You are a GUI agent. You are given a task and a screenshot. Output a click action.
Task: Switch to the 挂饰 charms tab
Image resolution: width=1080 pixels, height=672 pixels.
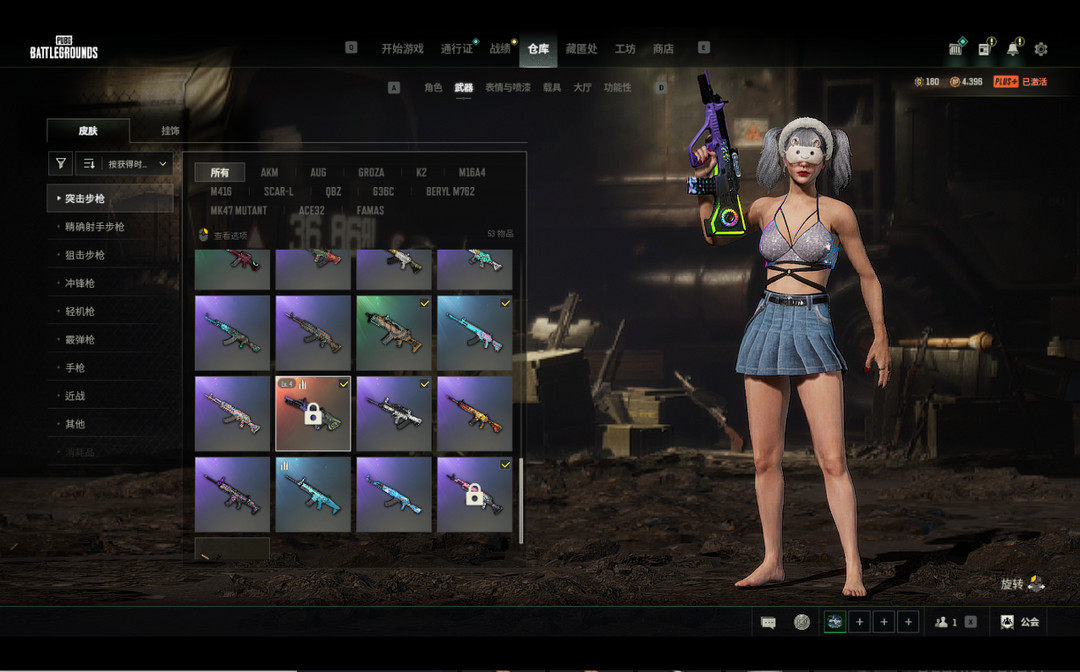point(170,131)
